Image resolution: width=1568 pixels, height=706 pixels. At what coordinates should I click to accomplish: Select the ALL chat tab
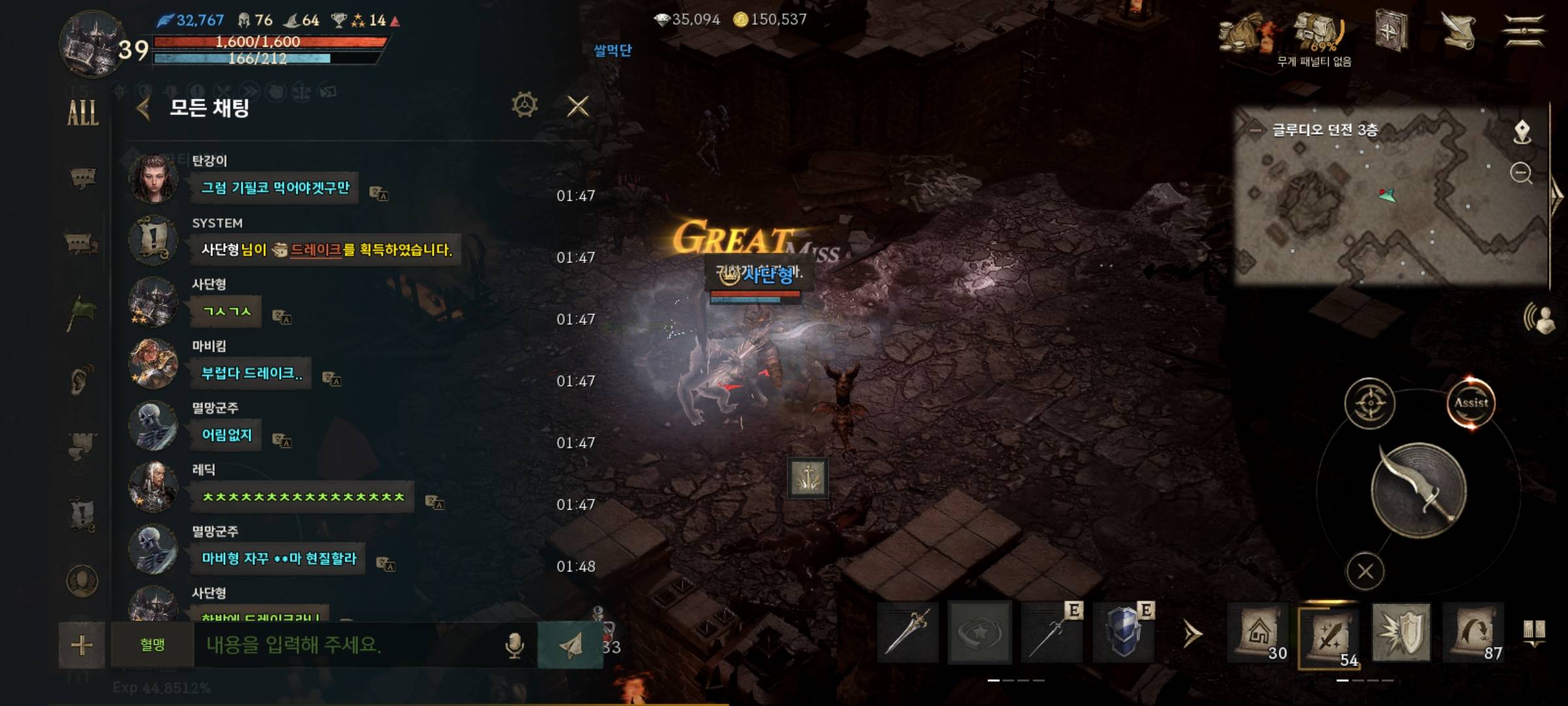(x=83, y=112)
